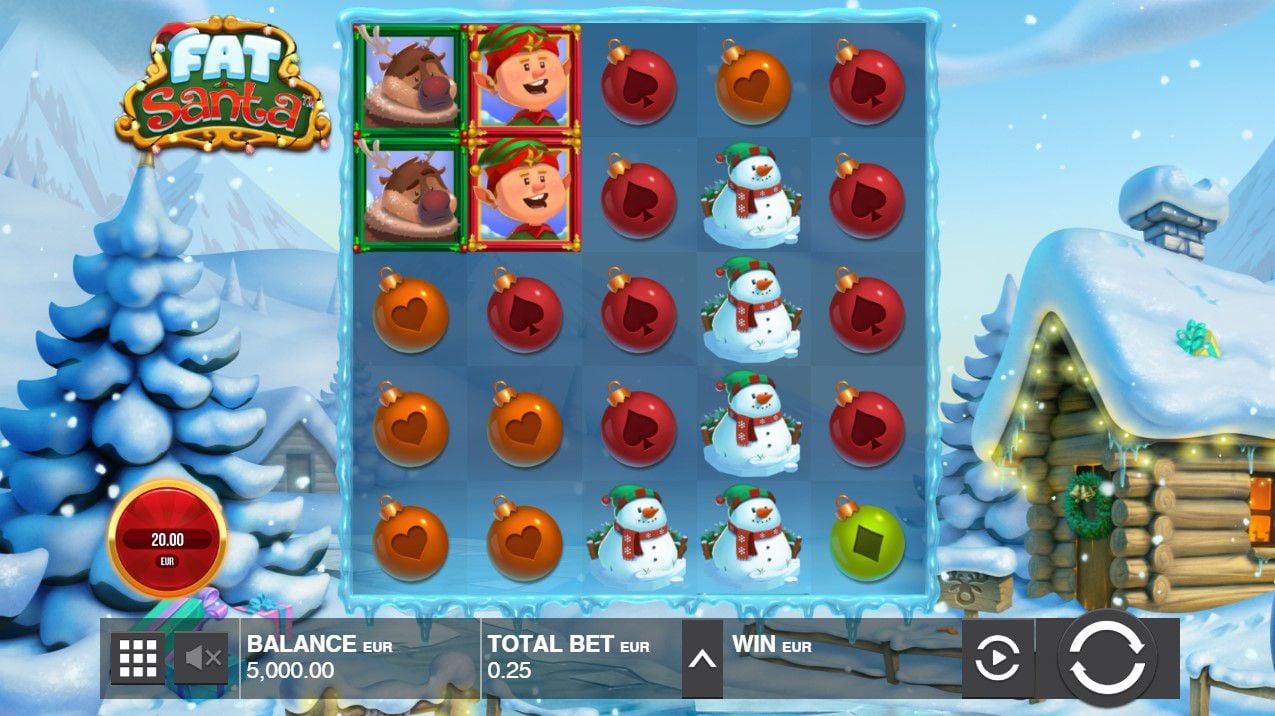1275x716 pixels.
Task: Open the autoplay options
Action: tap(997, 658)
